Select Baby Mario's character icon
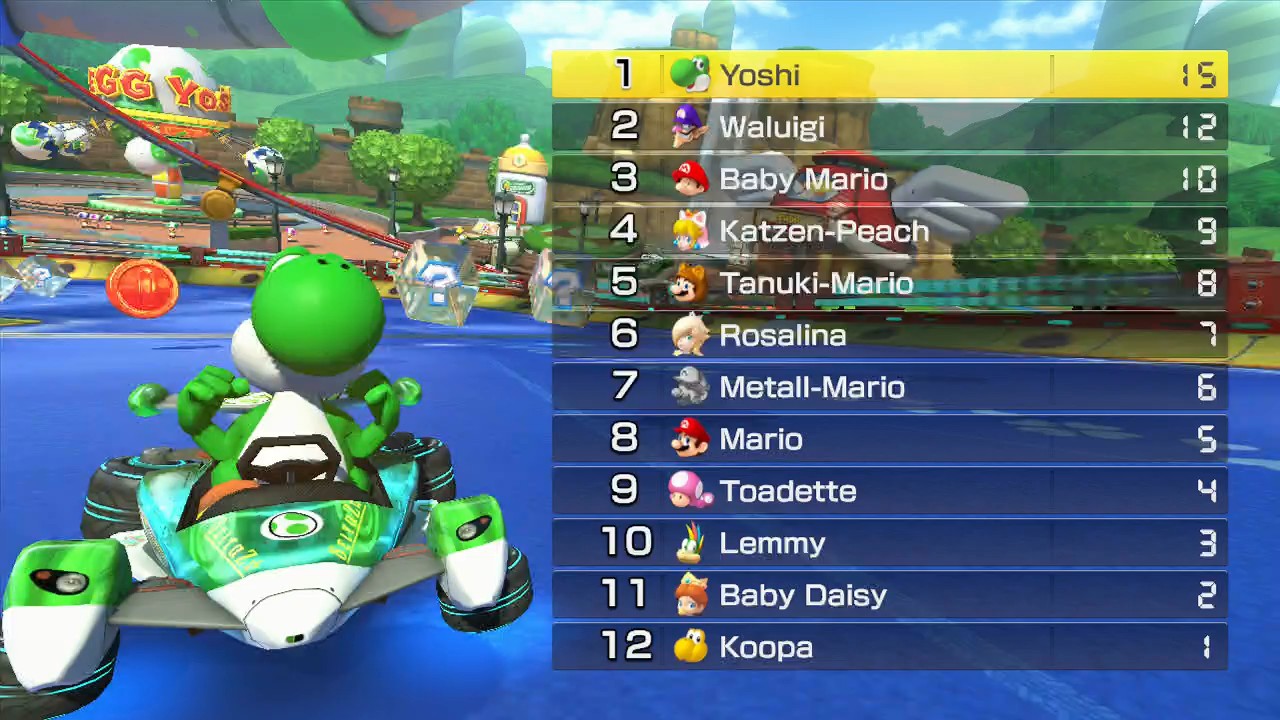1280x720 pixels. [x=687, y=179]
